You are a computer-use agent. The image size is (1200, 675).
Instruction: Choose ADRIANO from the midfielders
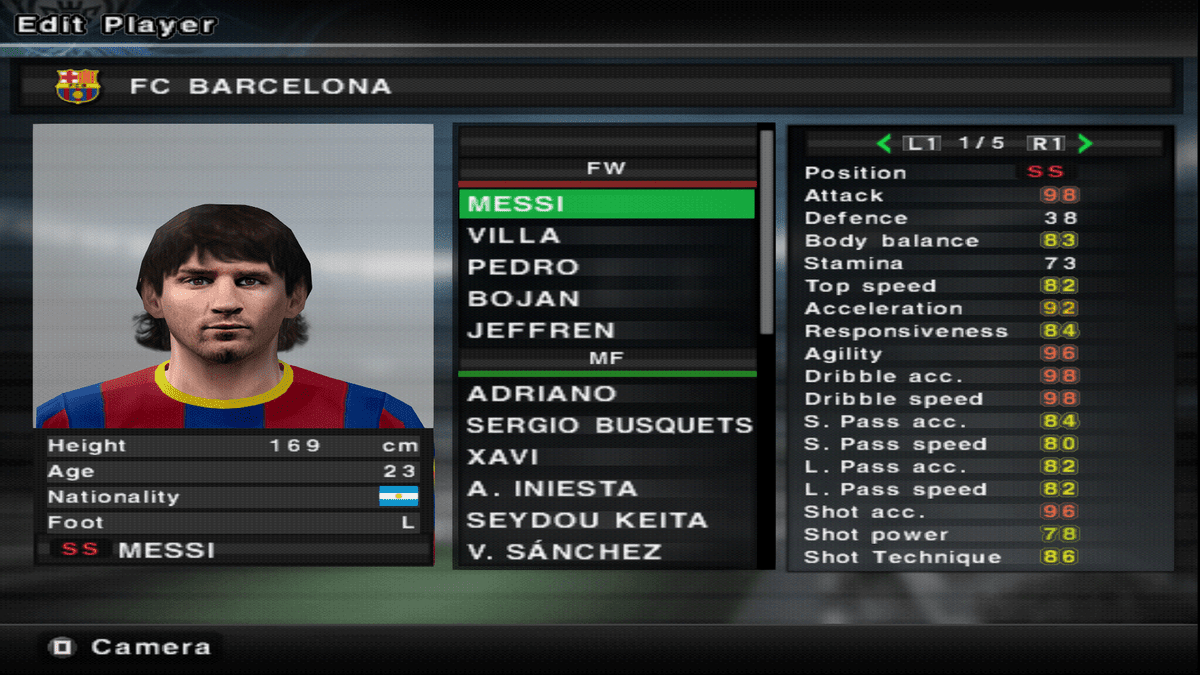[x=606, y=394]
